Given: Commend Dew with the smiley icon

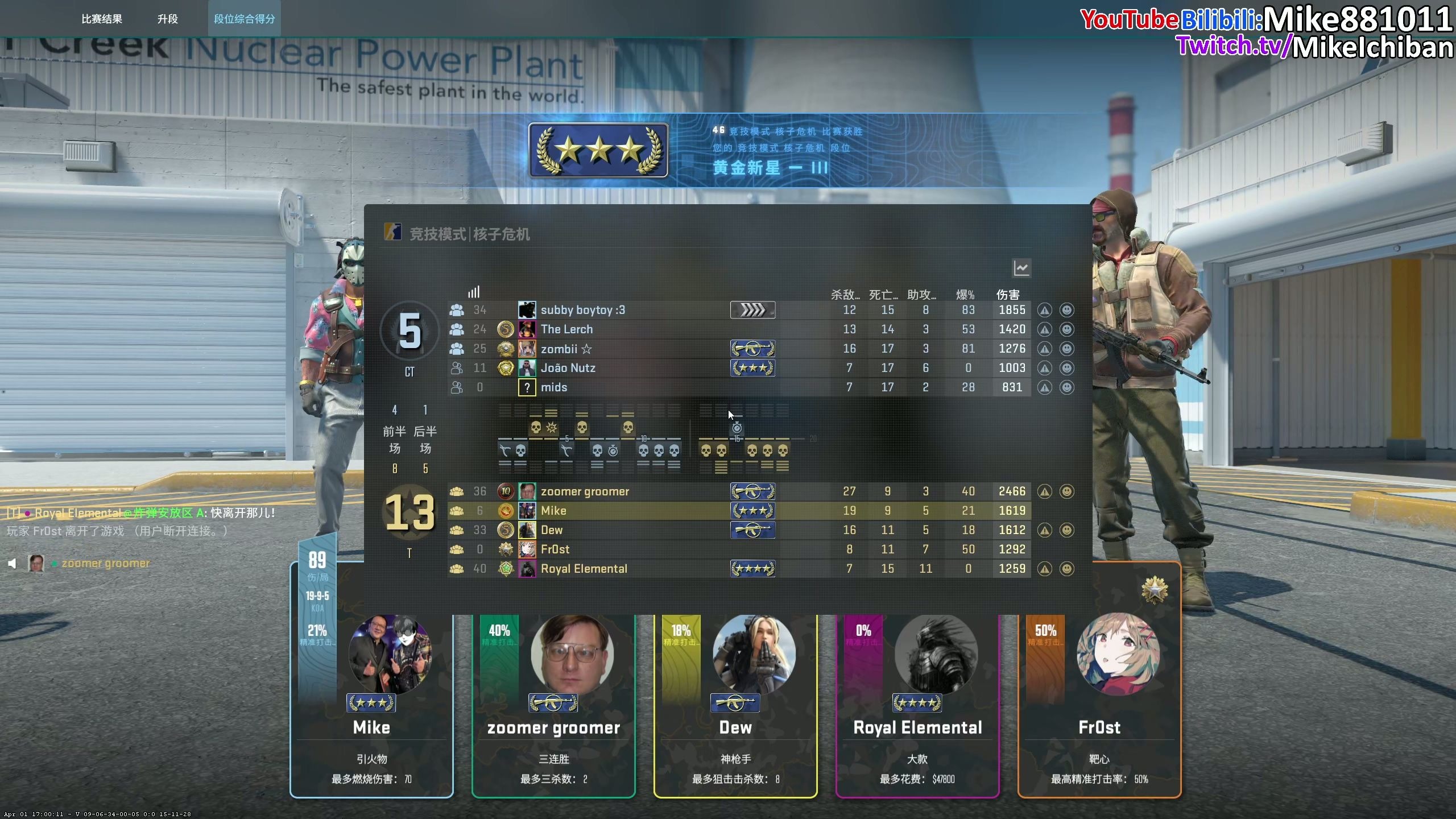Looking at the screenshot, I should point(1067,530).
